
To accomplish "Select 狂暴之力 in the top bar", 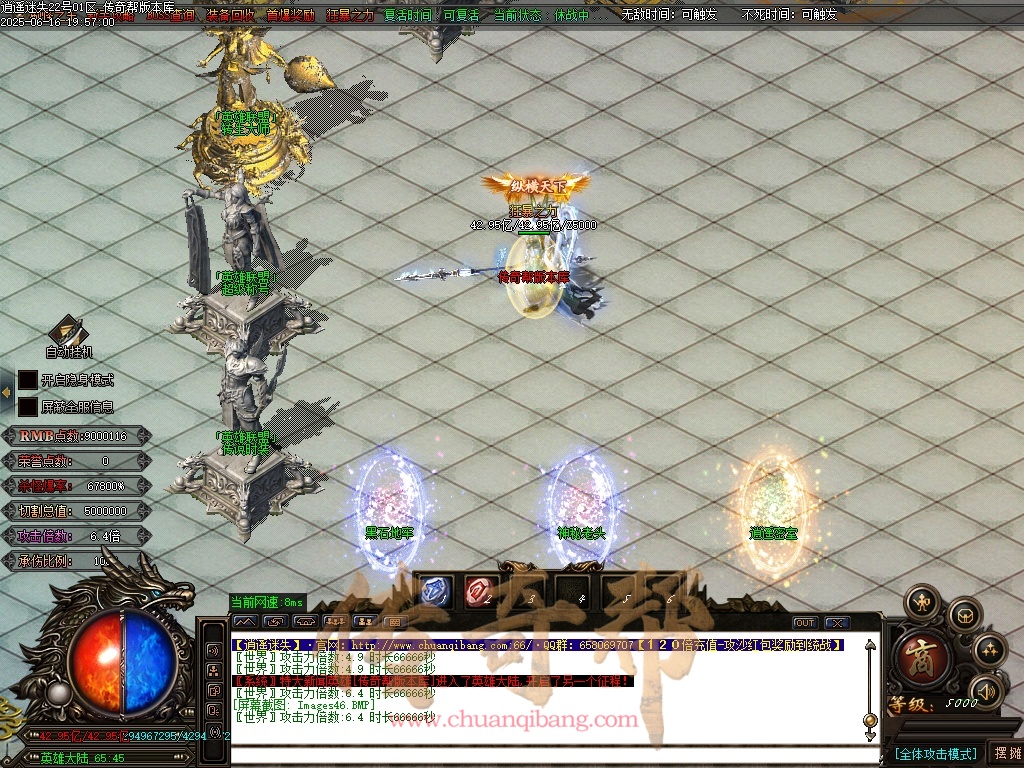I will click(x=350, y=15).
